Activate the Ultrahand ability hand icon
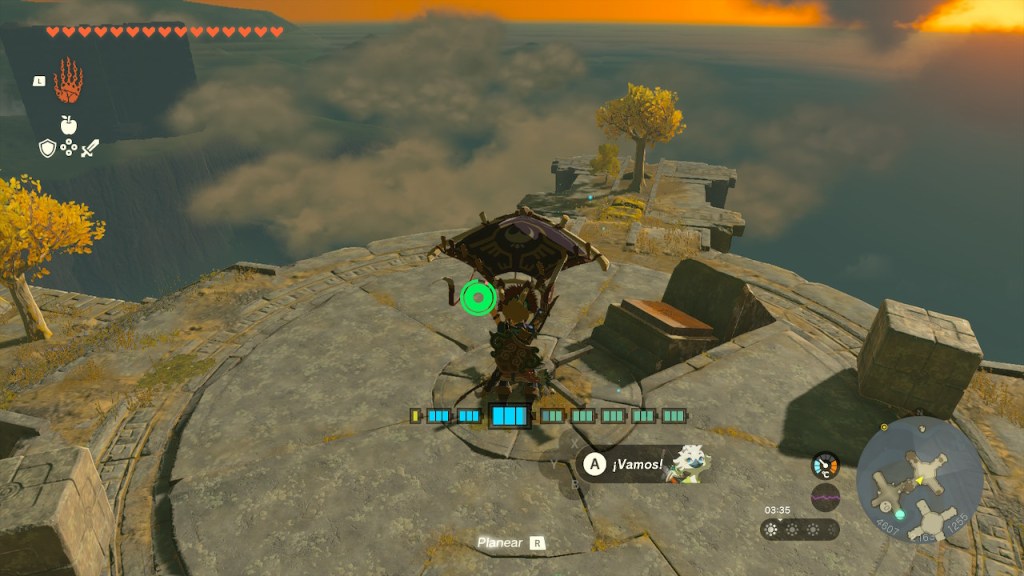This screenshot has height=576, width=1024. [x=68, y=81]
